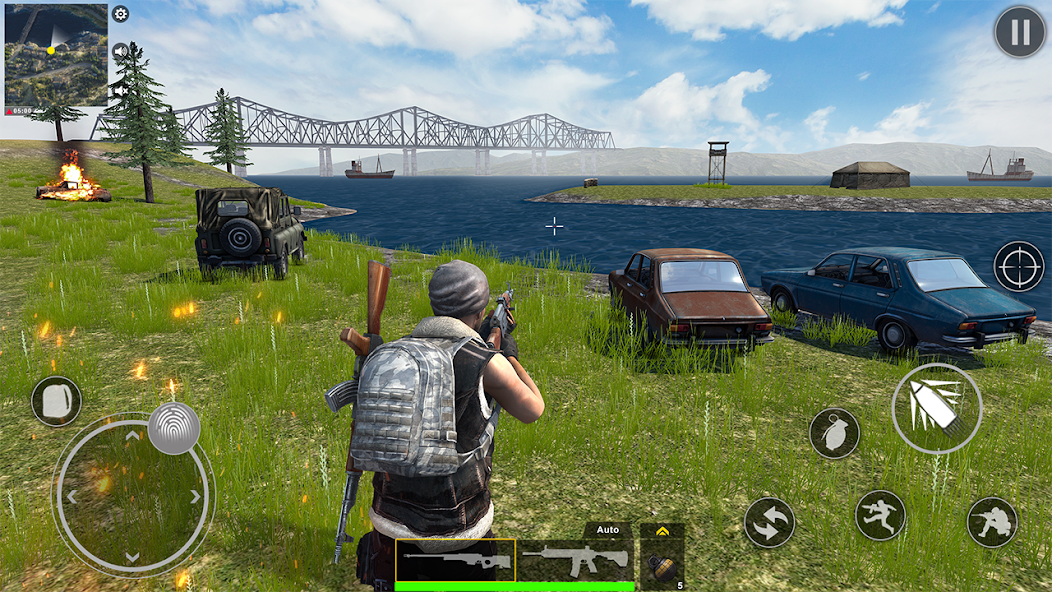
Task: Tap the speaker sound icon
Action: click(121, 51)
